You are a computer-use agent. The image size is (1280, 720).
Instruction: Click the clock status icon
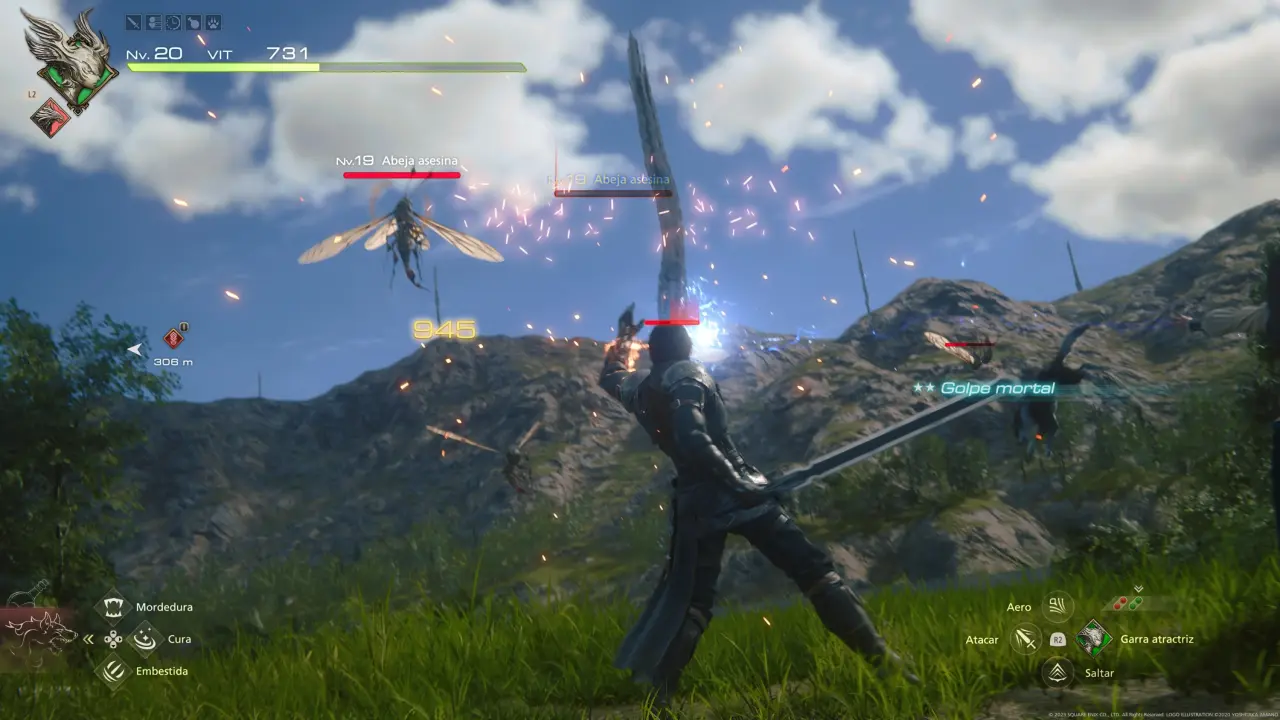(x=174, y=22)
